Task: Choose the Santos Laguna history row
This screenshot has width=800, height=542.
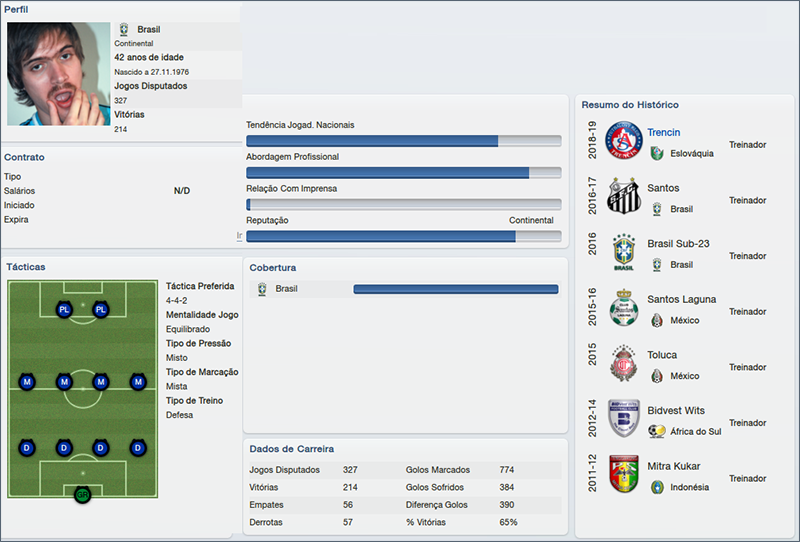Action: pos(681,299)
